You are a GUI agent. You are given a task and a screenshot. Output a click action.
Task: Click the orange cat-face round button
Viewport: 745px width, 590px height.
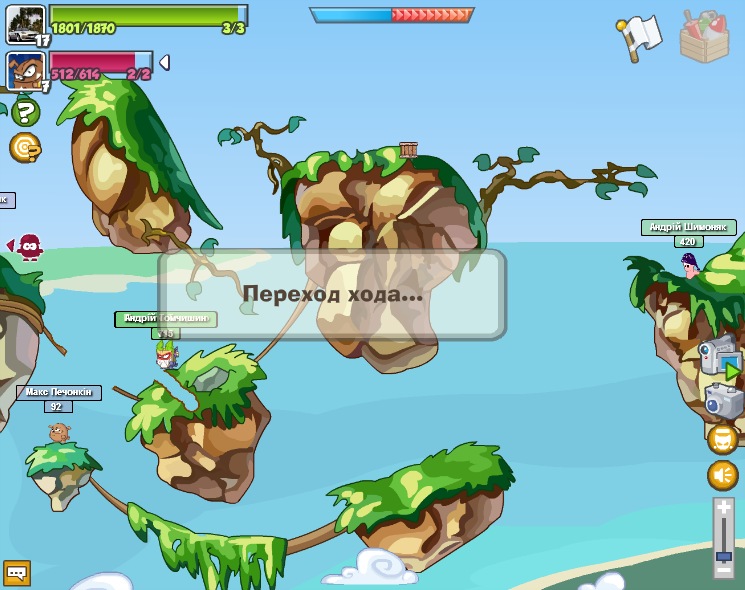[722, 439]
